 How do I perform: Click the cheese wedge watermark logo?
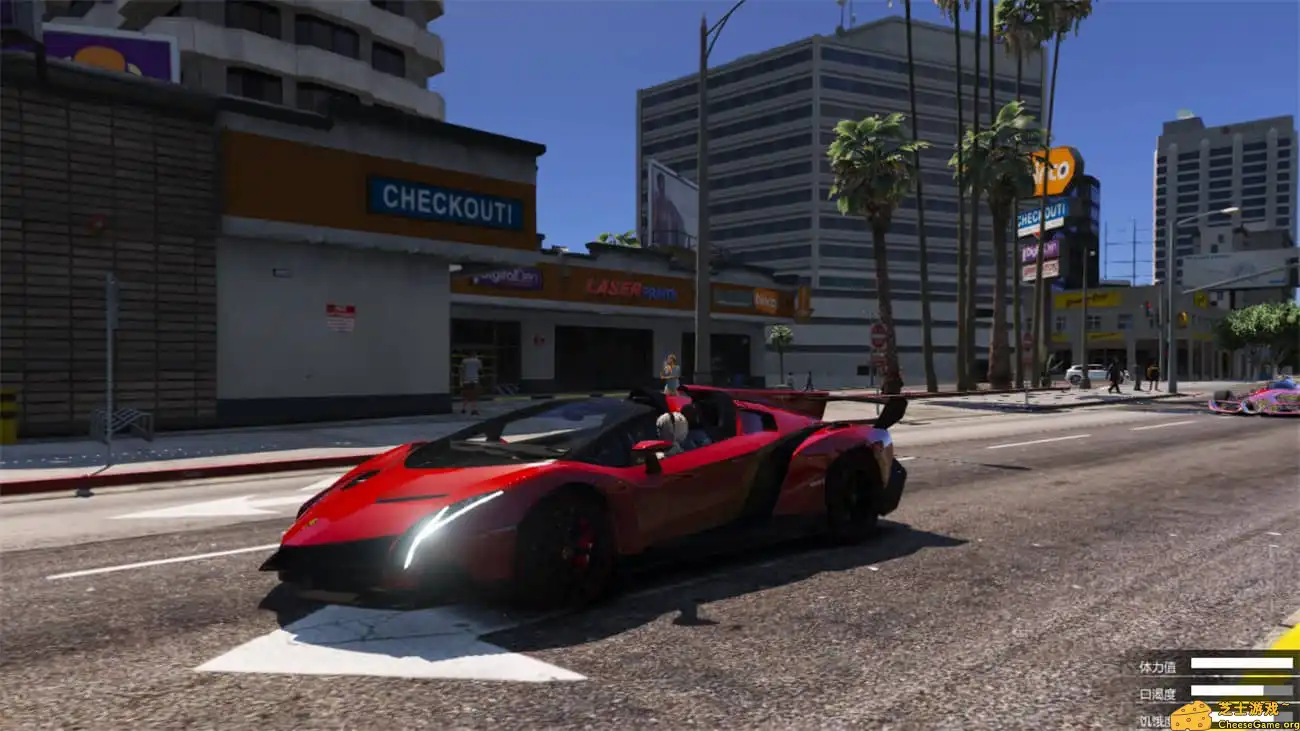point(1190,715)
